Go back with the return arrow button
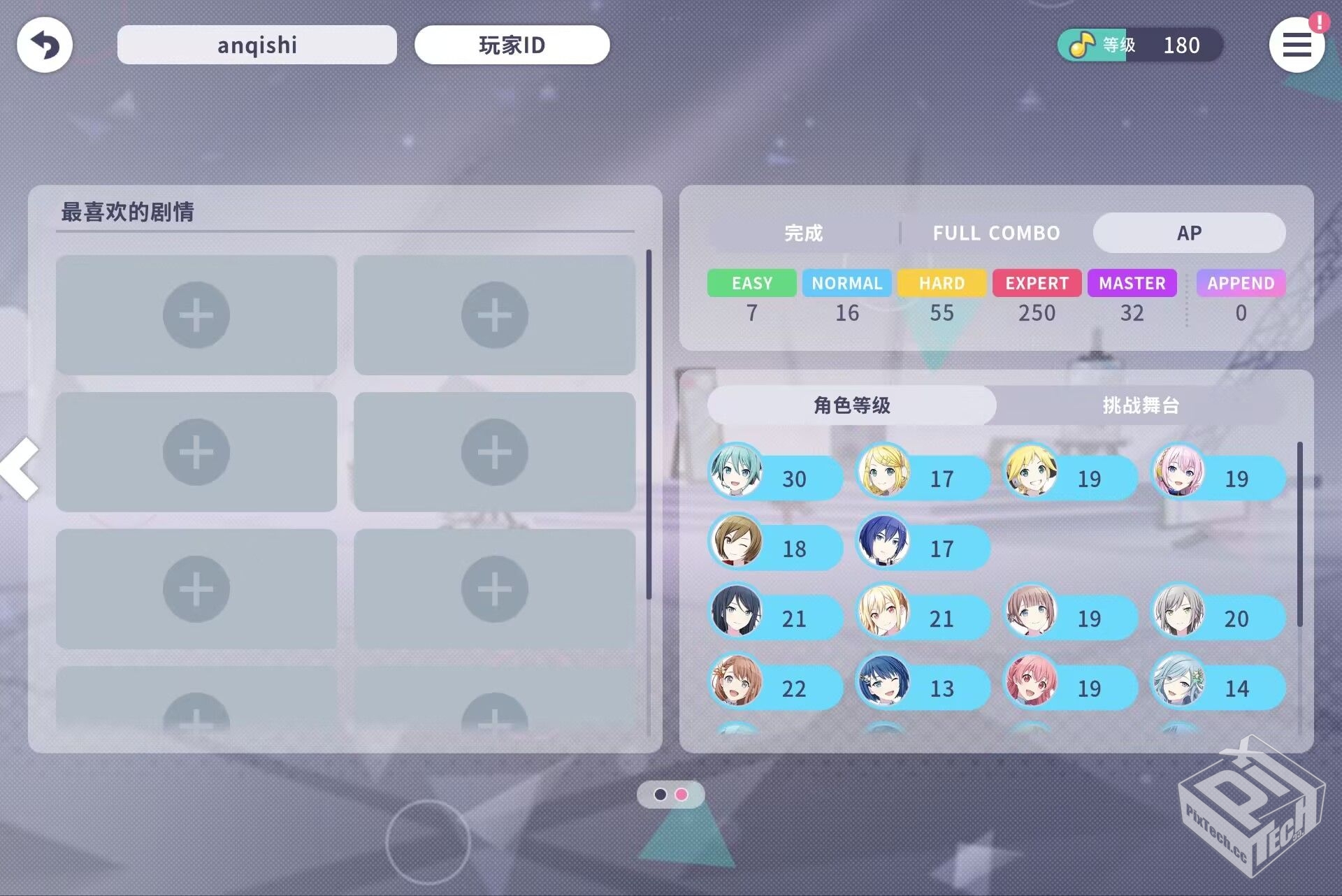This screenshot has height=896, width=1342. coord(45,45)
